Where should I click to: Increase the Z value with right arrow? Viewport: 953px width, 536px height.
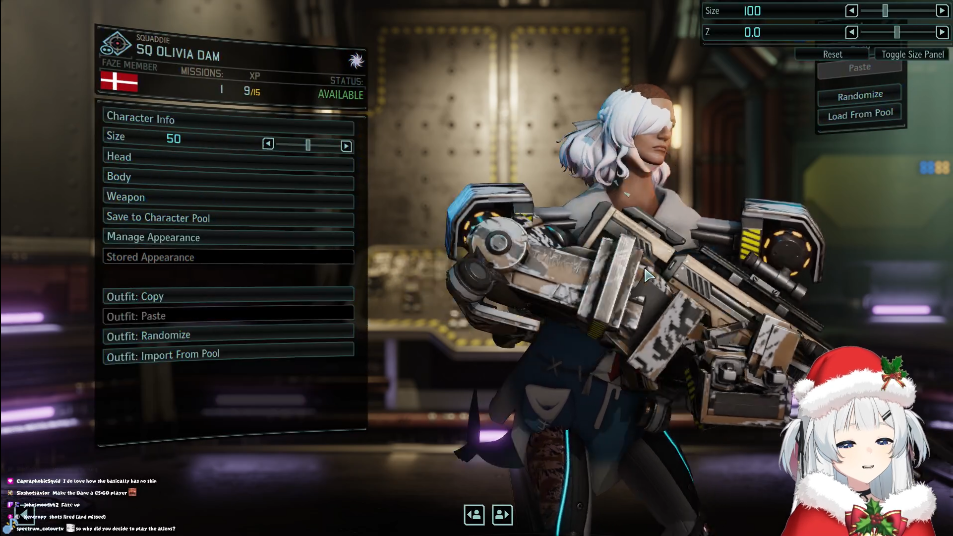[x=941, y=32]
